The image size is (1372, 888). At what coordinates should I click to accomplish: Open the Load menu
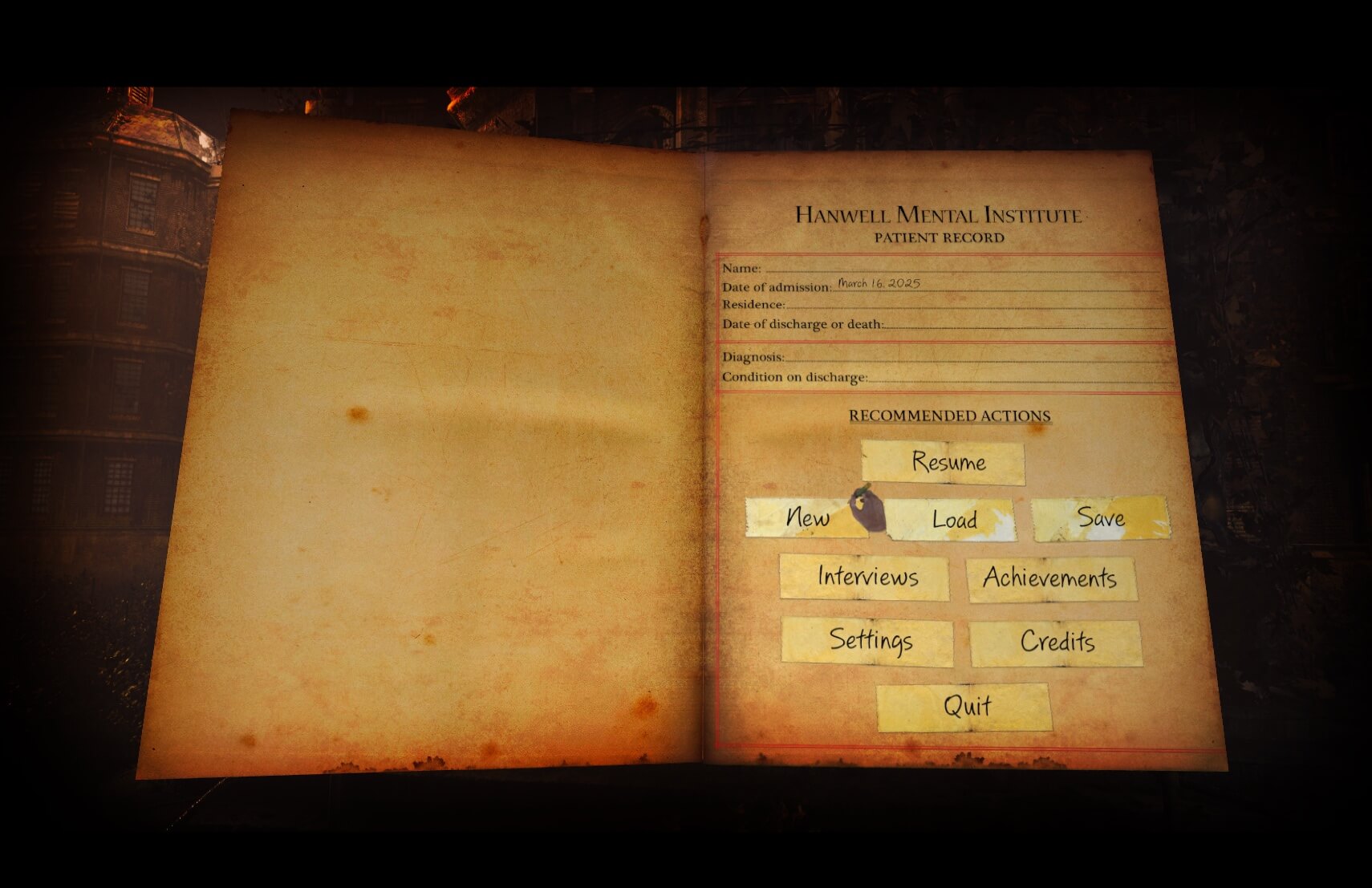pyautogui.click(x=955, y=520)
